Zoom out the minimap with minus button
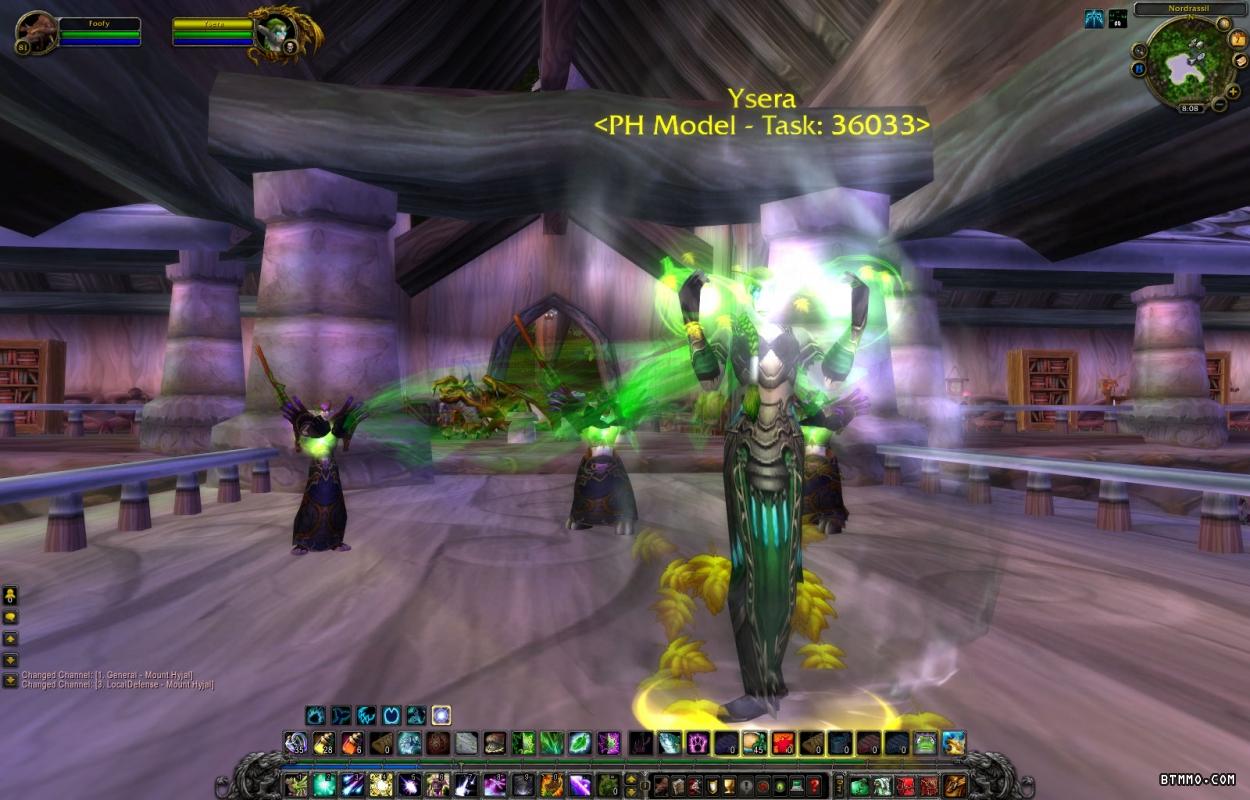 click(x=1219, y=104)
